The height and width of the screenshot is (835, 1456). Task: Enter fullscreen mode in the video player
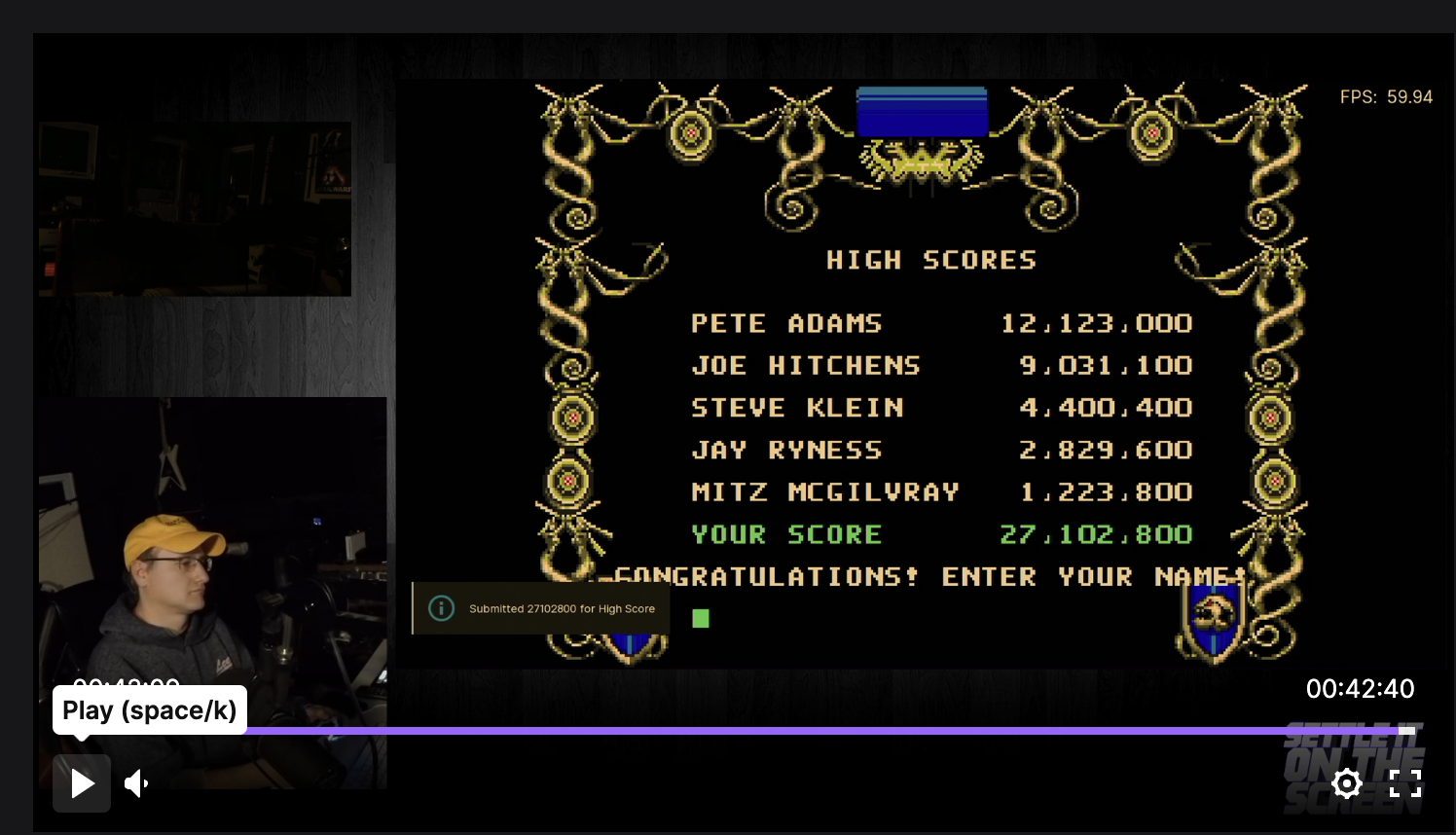(1405, 783)
